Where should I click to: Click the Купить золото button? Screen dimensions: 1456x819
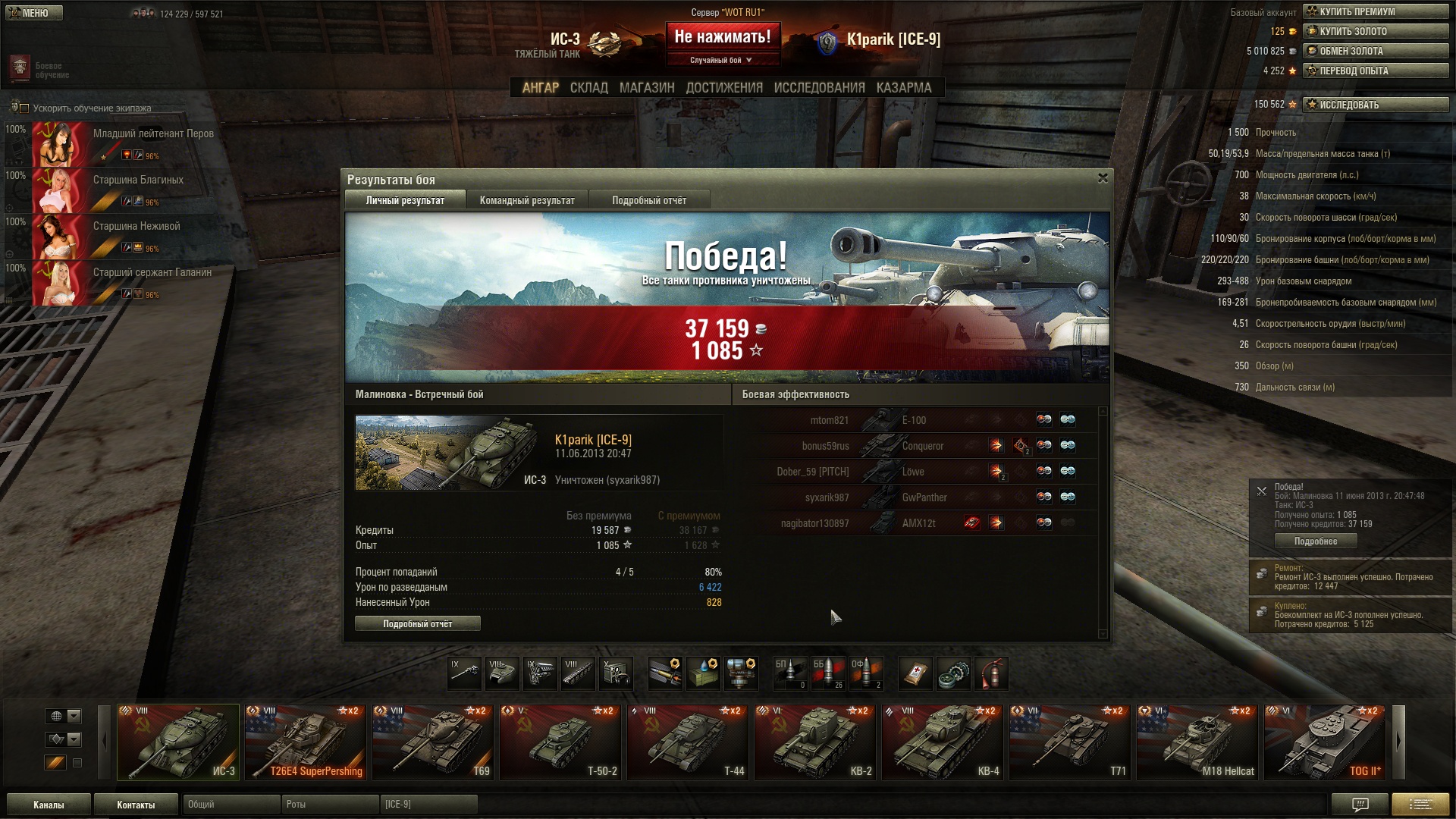[1375, 31]
